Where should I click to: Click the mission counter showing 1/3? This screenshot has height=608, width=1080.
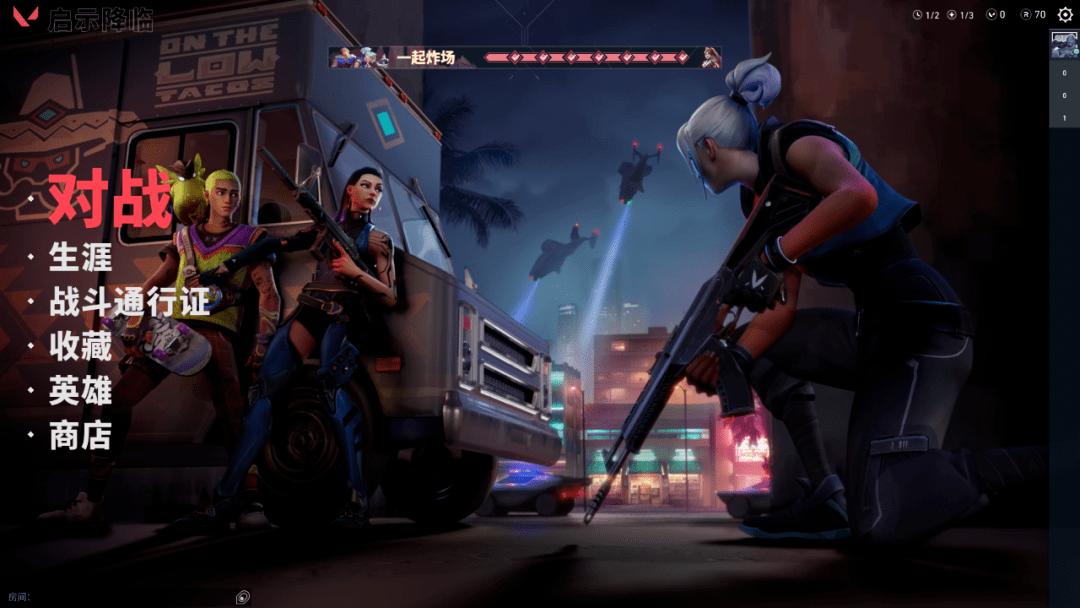tap(960, 15)
